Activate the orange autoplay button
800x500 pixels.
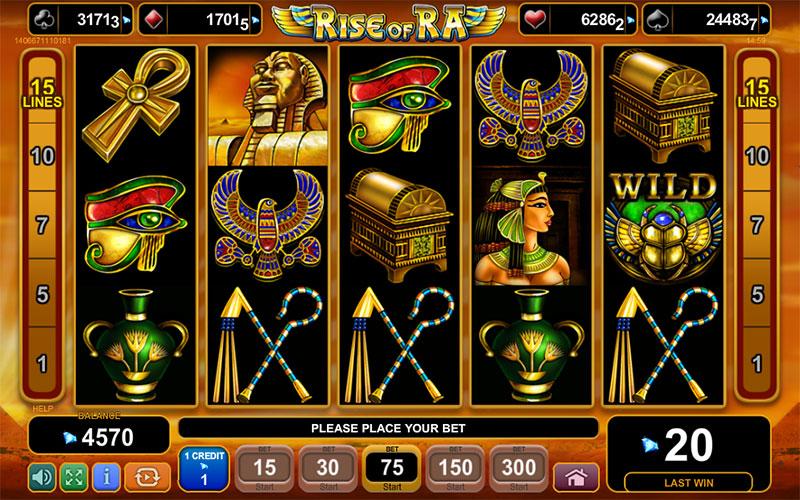click(145, 475)
